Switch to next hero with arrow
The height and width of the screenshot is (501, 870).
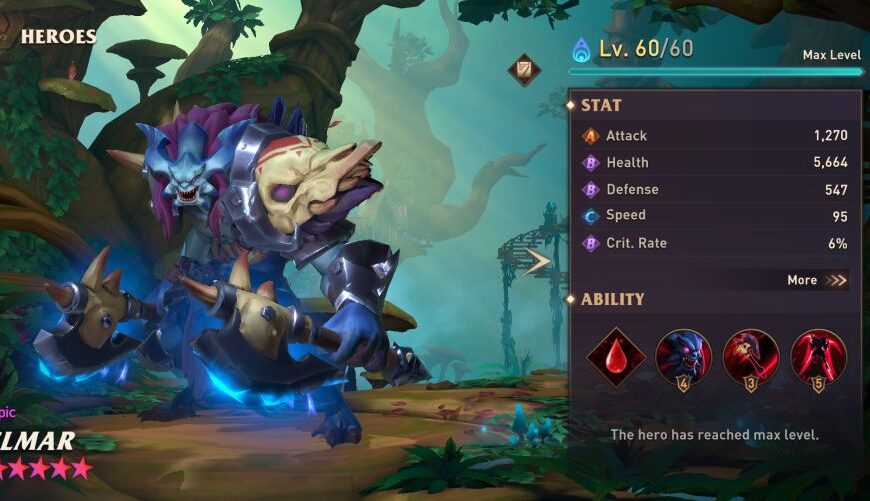point(537,262)
